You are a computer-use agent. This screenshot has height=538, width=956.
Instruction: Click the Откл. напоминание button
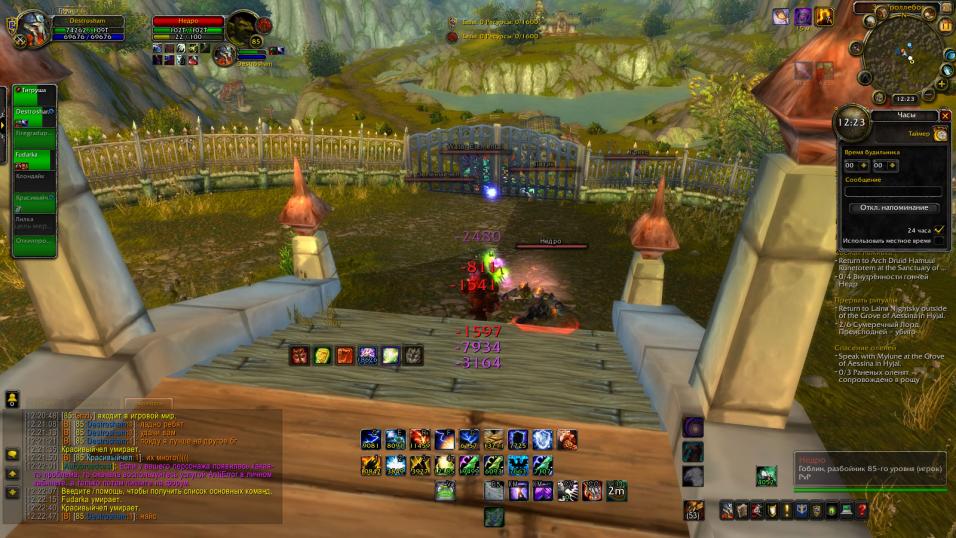[894, 207]
